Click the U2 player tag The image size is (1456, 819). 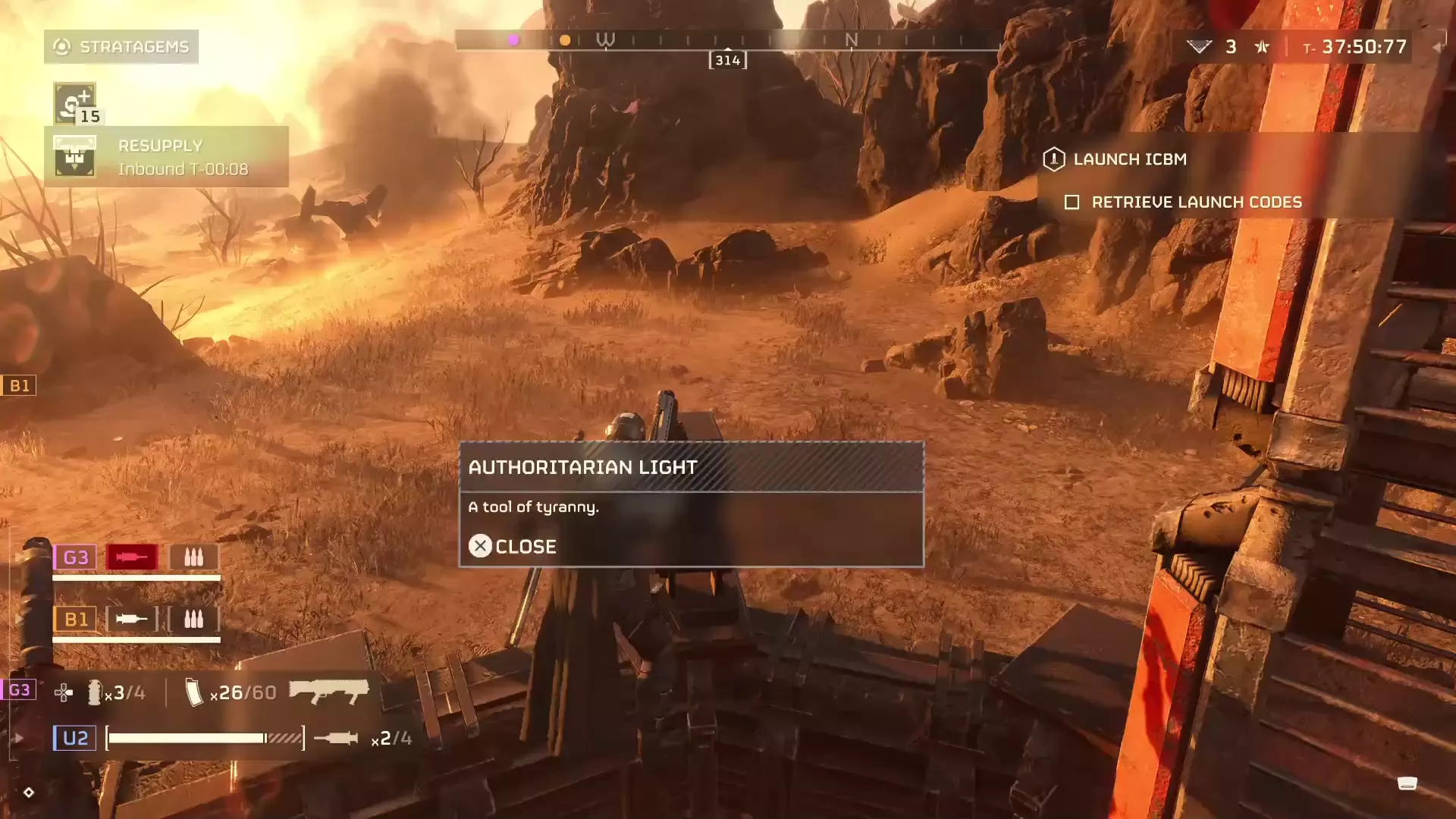(x=75, y=738)
